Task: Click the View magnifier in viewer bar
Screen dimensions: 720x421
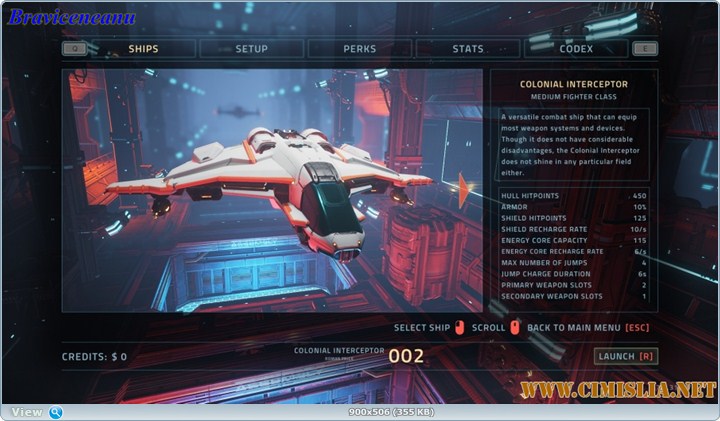Action: (x=56, y=412)
